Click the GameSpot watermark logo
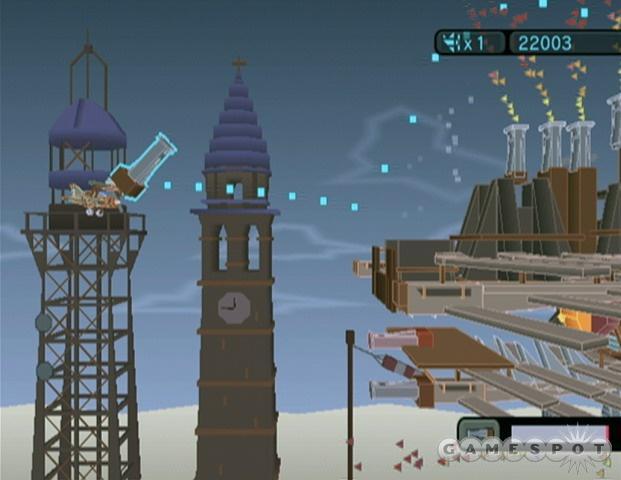Viewport: 621px width, 480px height. pos(523,450)
